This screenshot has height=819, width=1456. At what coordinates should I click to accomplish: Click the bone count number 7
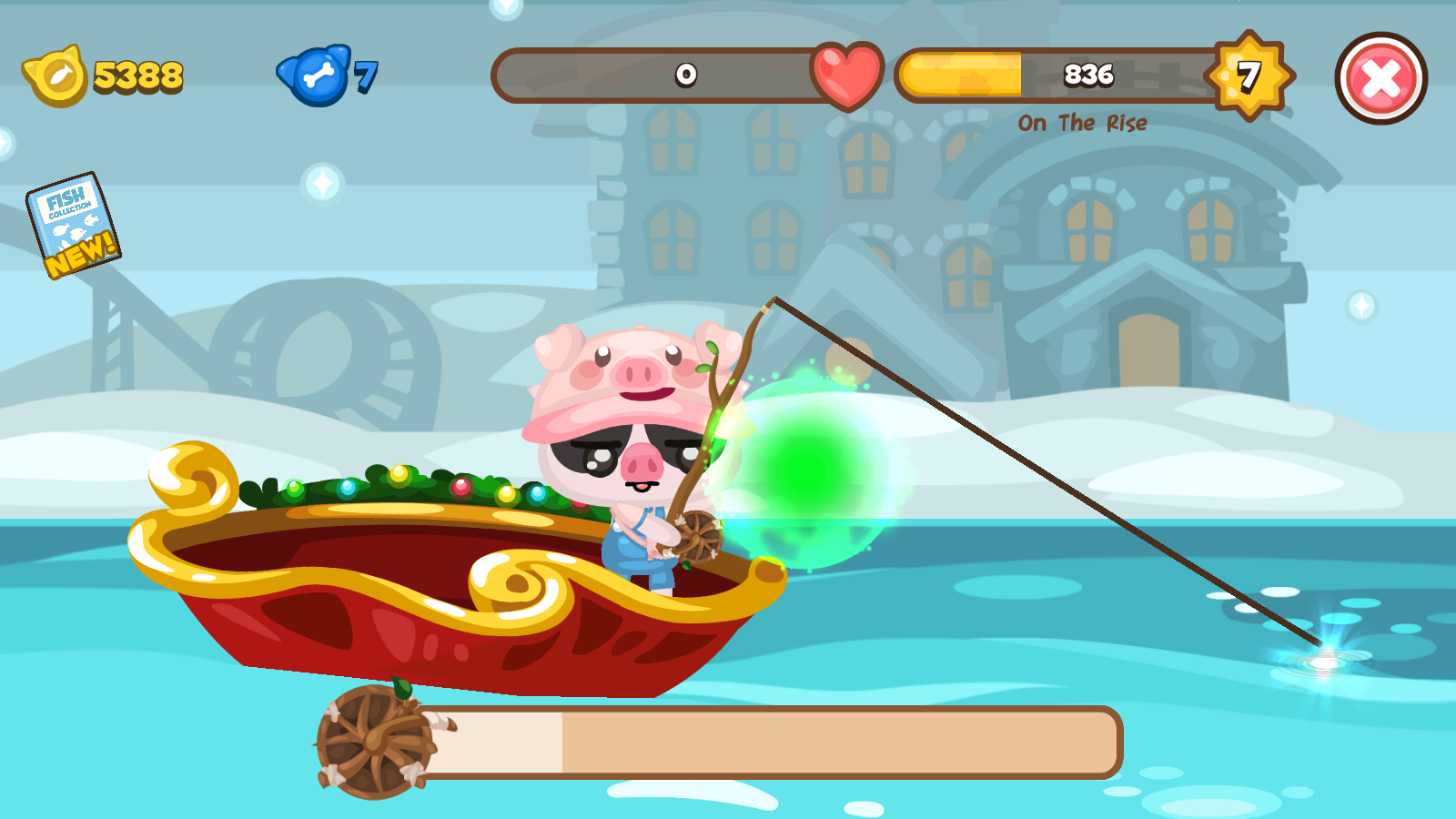pos(368,77)
